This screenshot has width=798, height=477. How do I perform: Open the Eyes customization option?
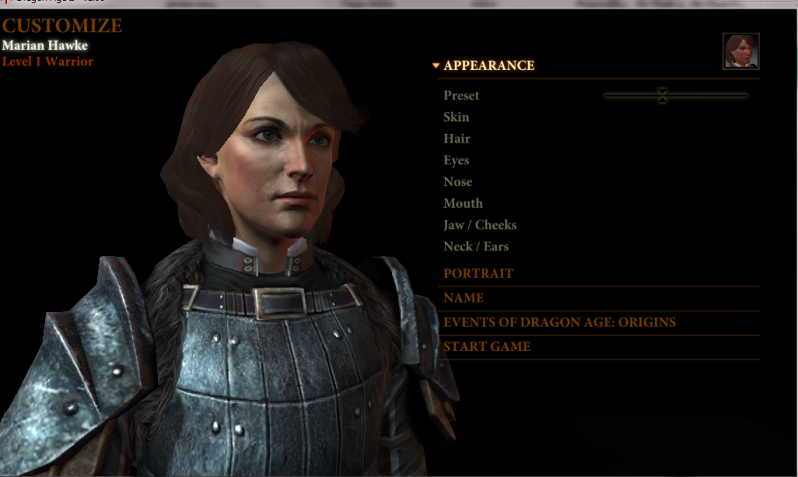(x=456, y=160)
